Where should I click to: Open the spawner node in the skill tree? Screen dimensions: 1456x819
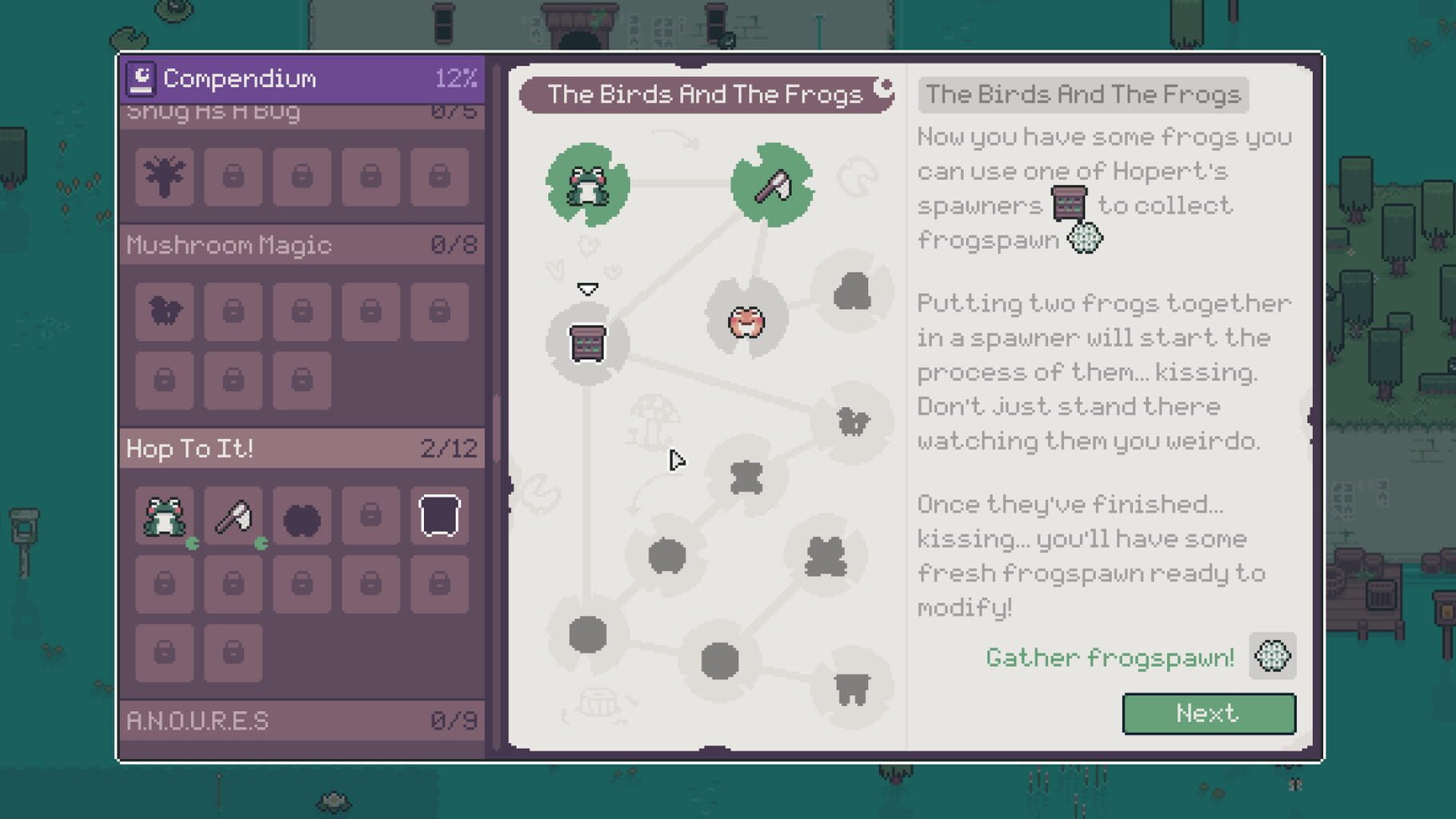tap(590, 344)
